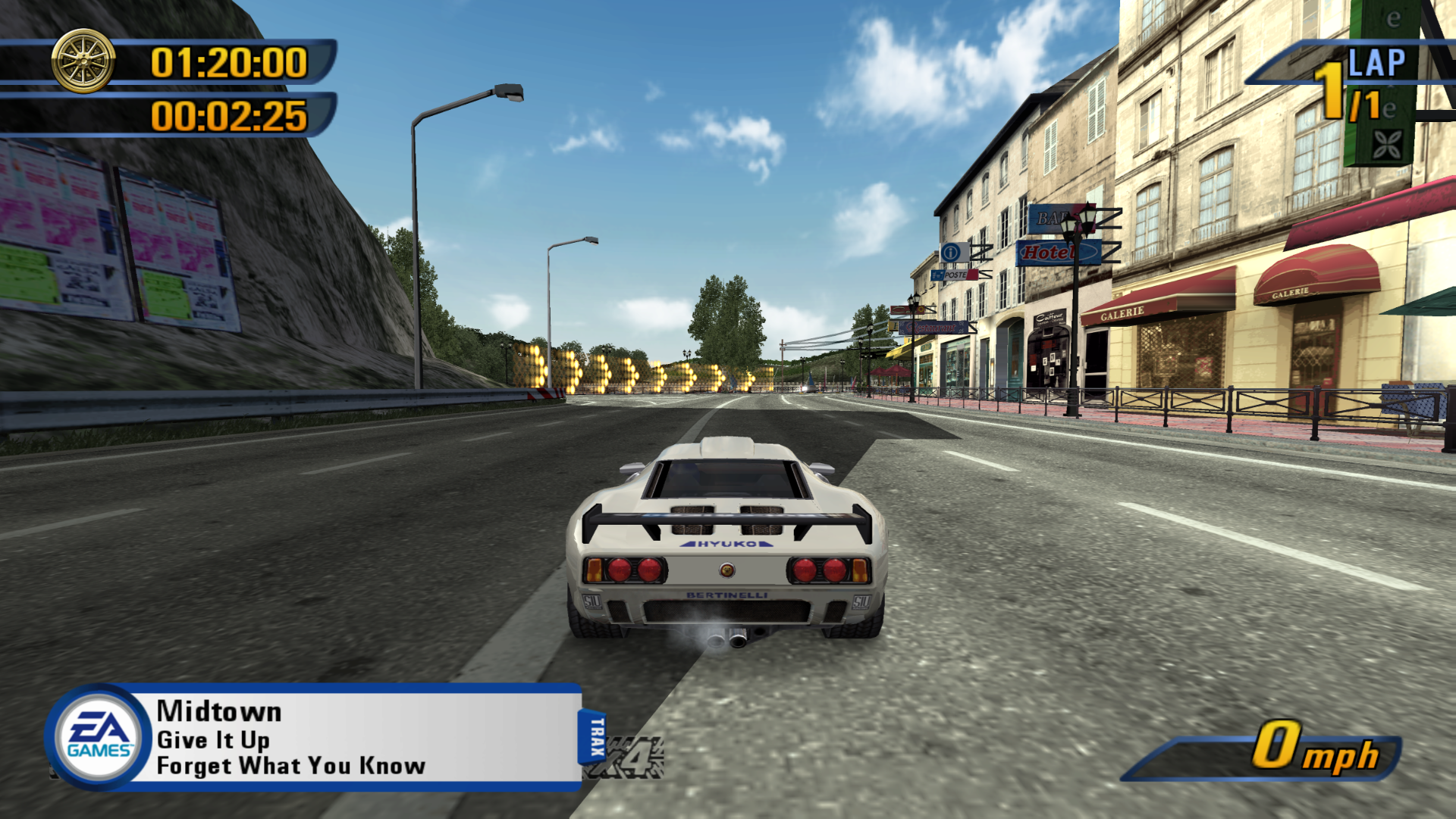
Task: Click the blue TRAX tab label
Action: [x=595, y=736]
